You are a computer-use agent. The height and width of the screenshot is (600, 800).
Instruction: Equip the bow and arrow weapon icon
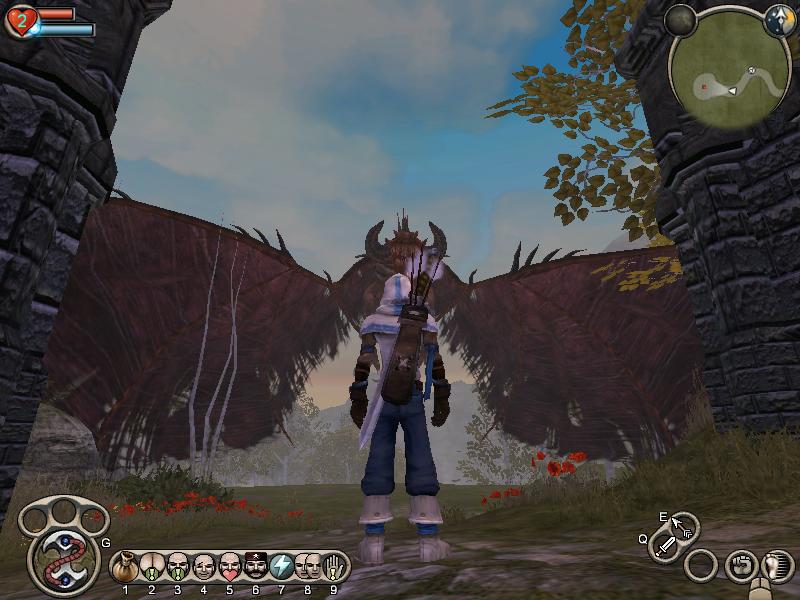click(685, 526)
